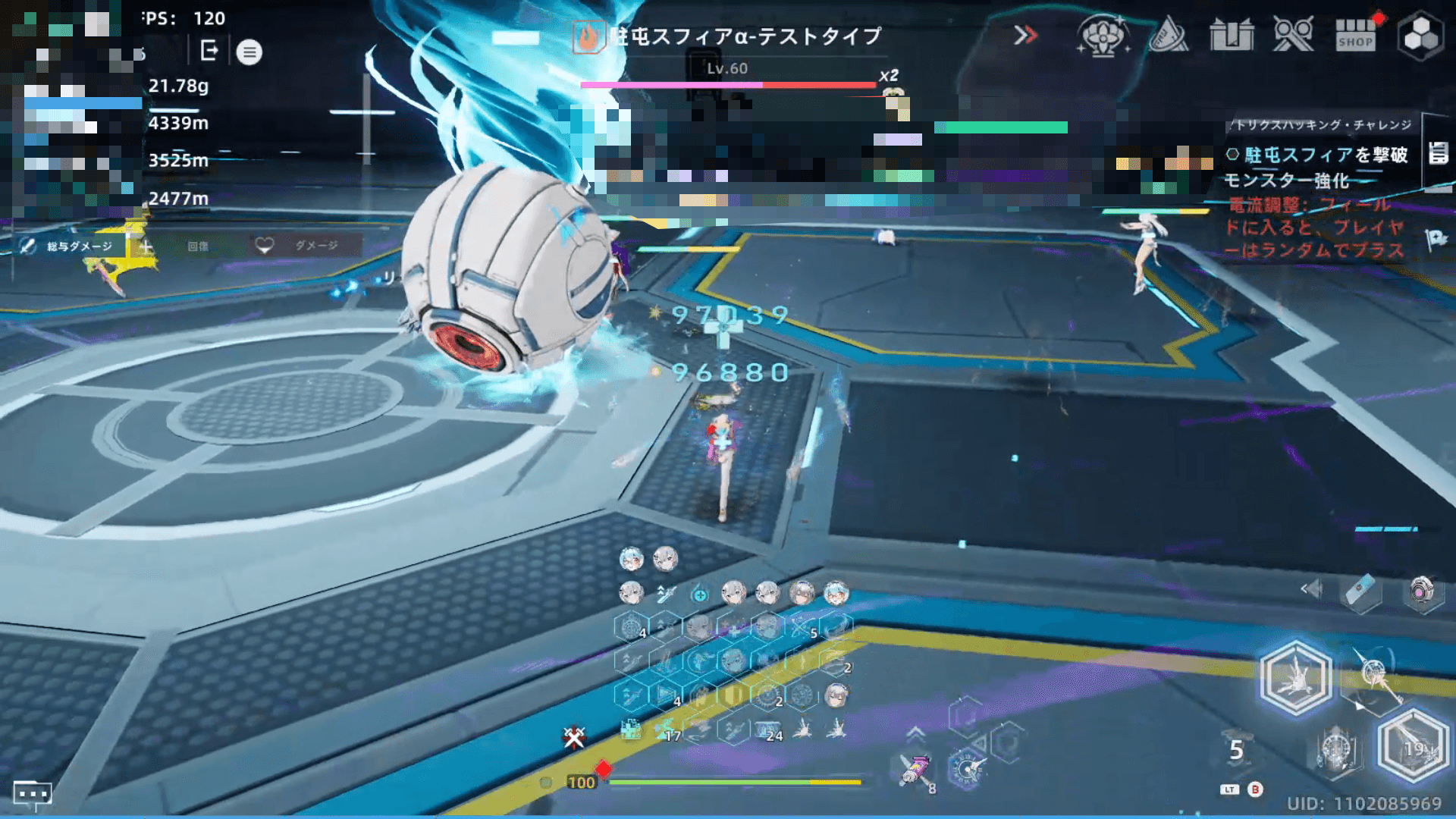Switch to the ダメージ taken tab

coord(305,246)
